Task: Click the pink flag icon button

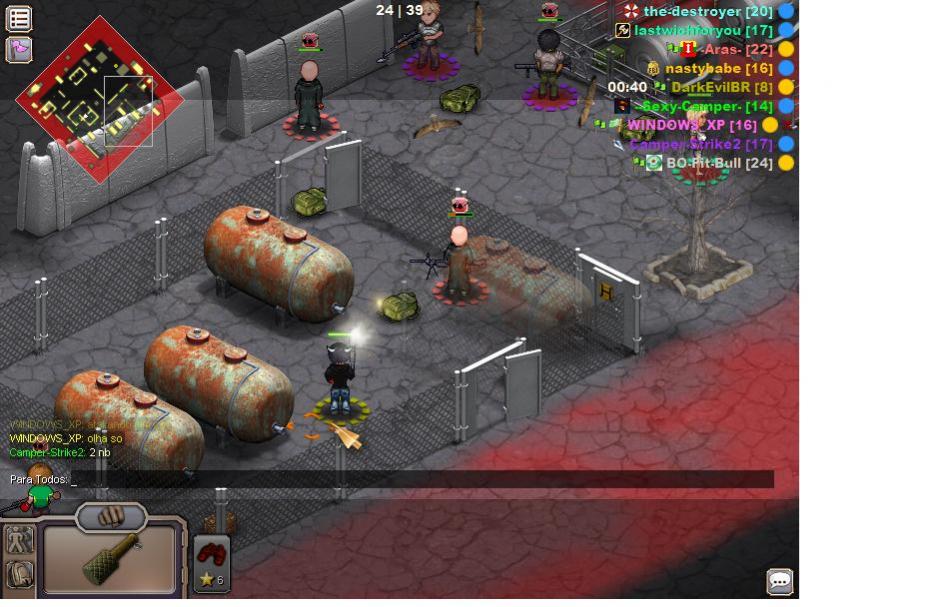Action: point(19,49)
